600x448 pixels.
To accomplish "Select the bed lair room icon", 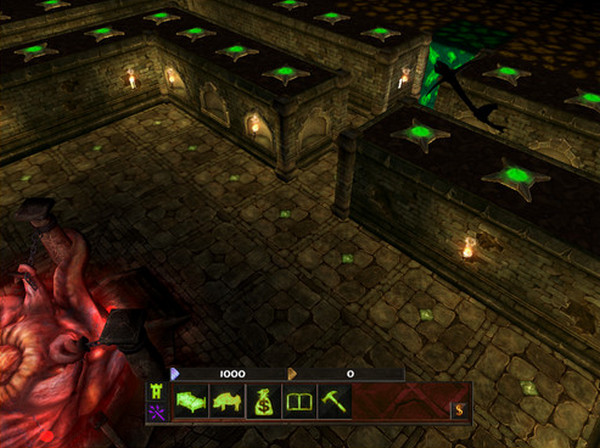I will [190, 404].
